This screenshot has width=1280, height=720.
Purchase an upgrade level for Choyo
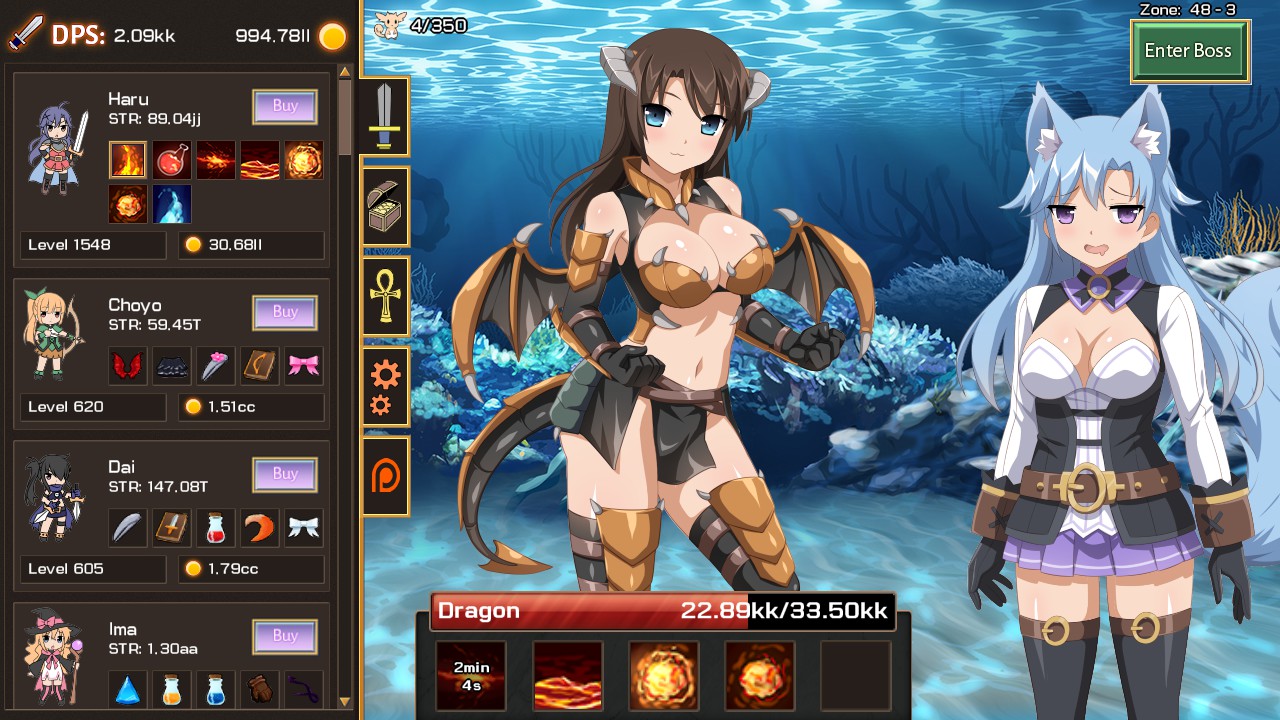tap(284, 312)
